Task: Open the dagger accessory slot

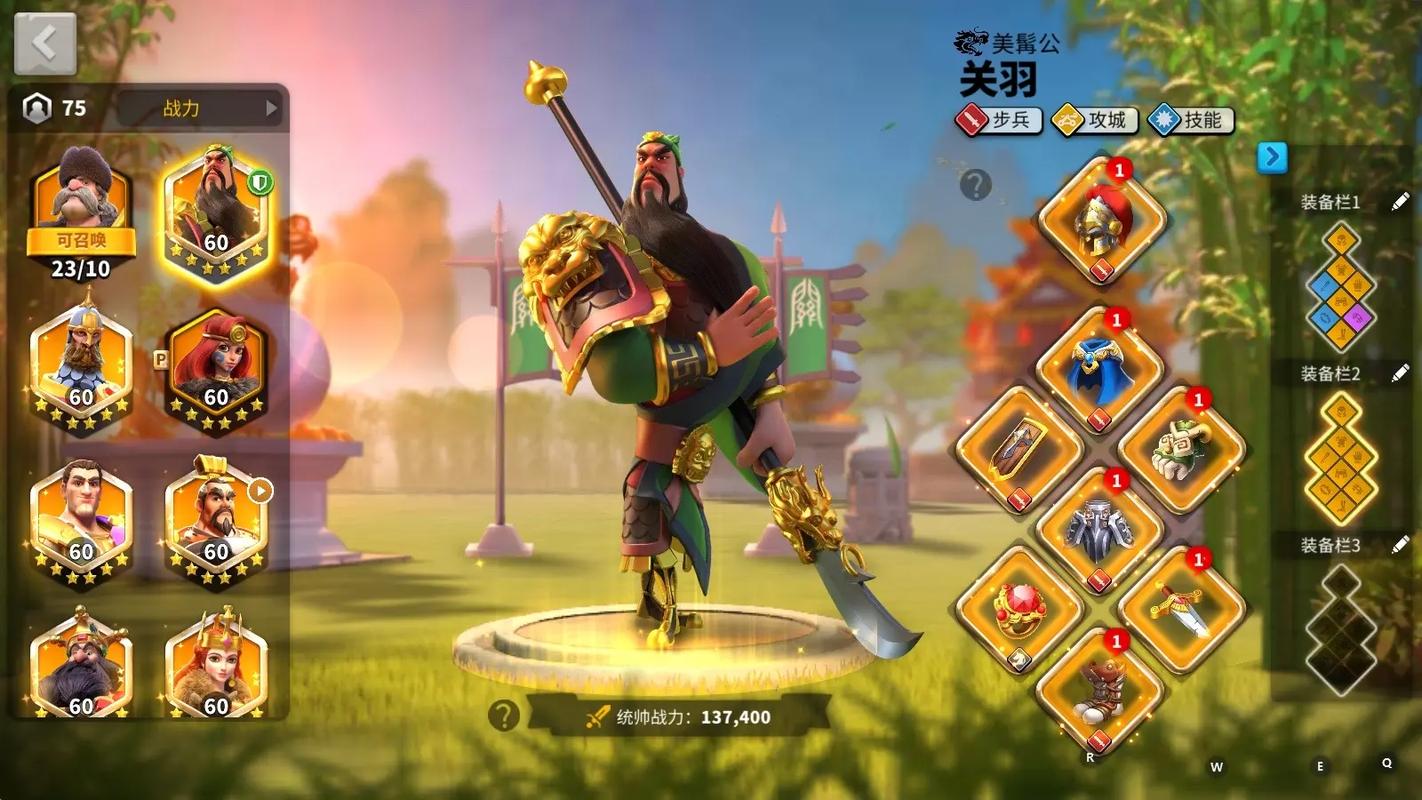Action: (1181, 610)
